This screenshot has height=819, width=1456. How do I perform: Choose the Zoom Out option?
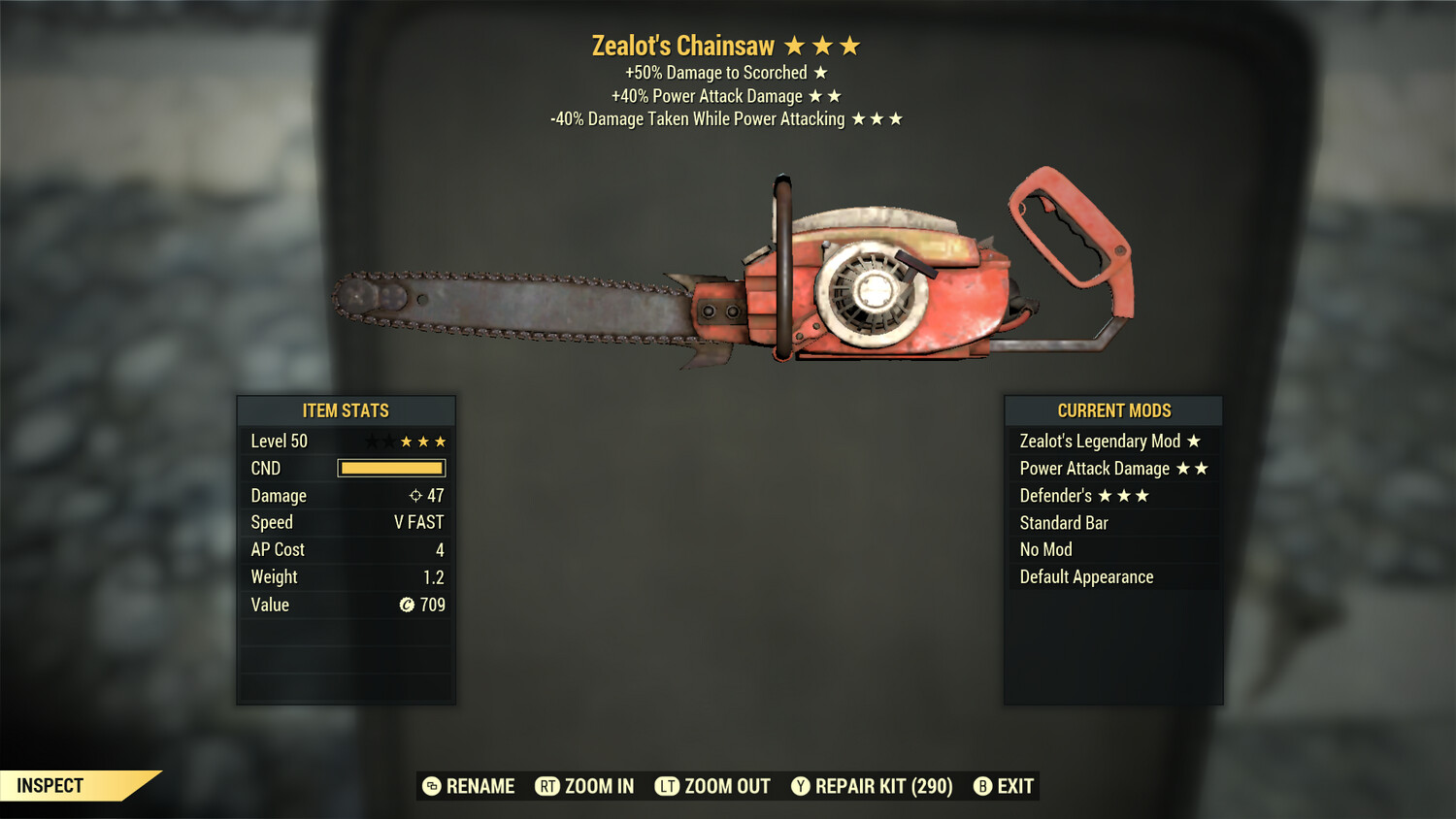(712, 786)
